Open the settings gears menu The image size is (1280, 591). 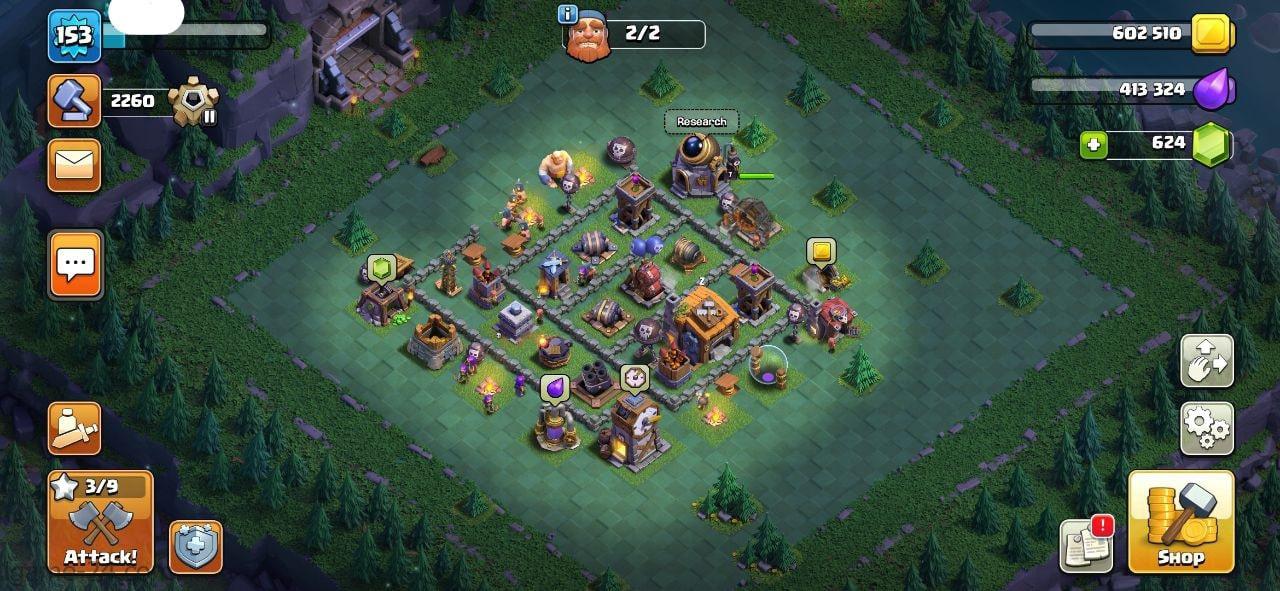click(x=1206, y=428)
